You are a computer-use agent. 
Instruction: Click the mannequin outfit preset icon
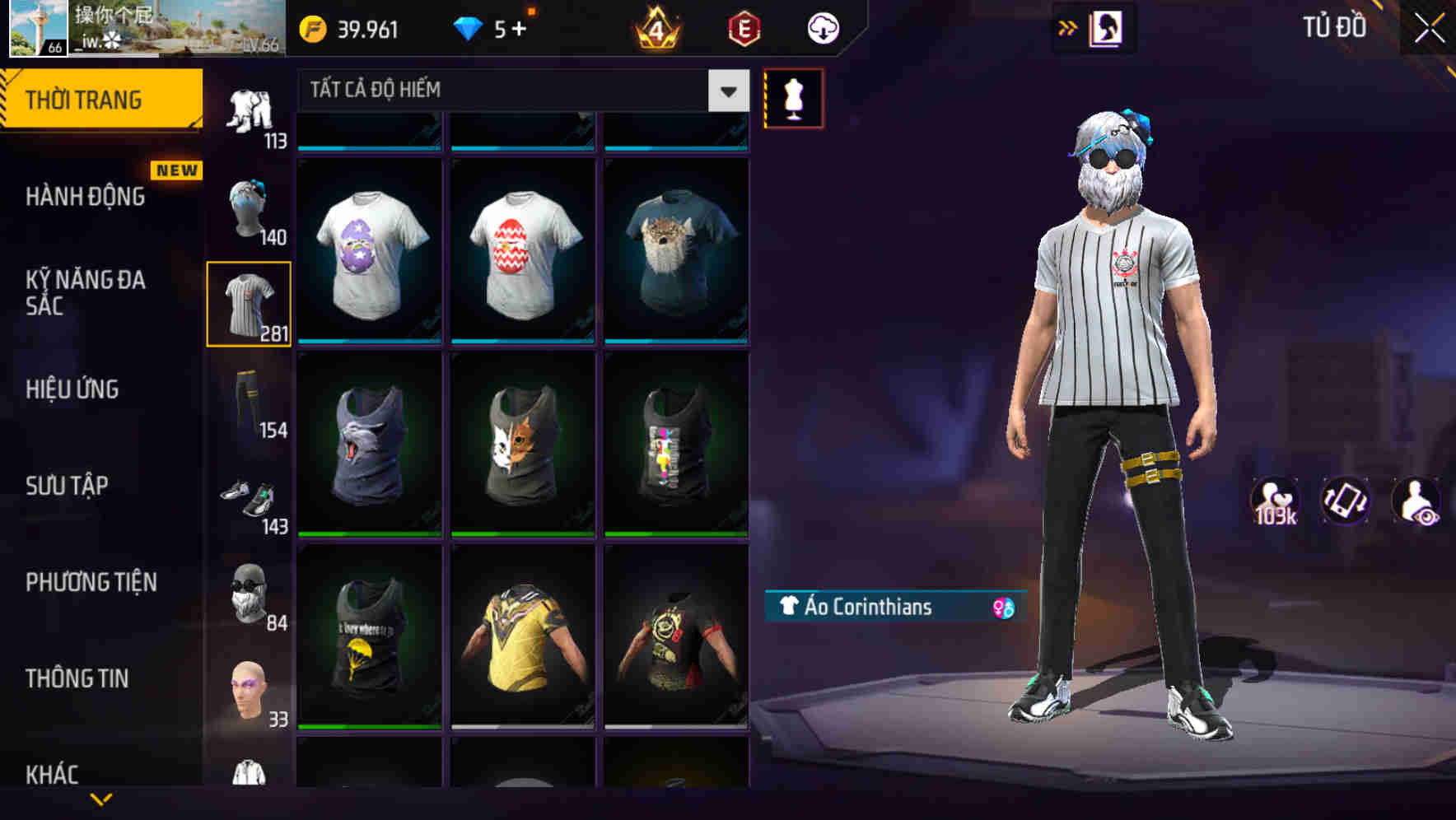tap(792, 97)
